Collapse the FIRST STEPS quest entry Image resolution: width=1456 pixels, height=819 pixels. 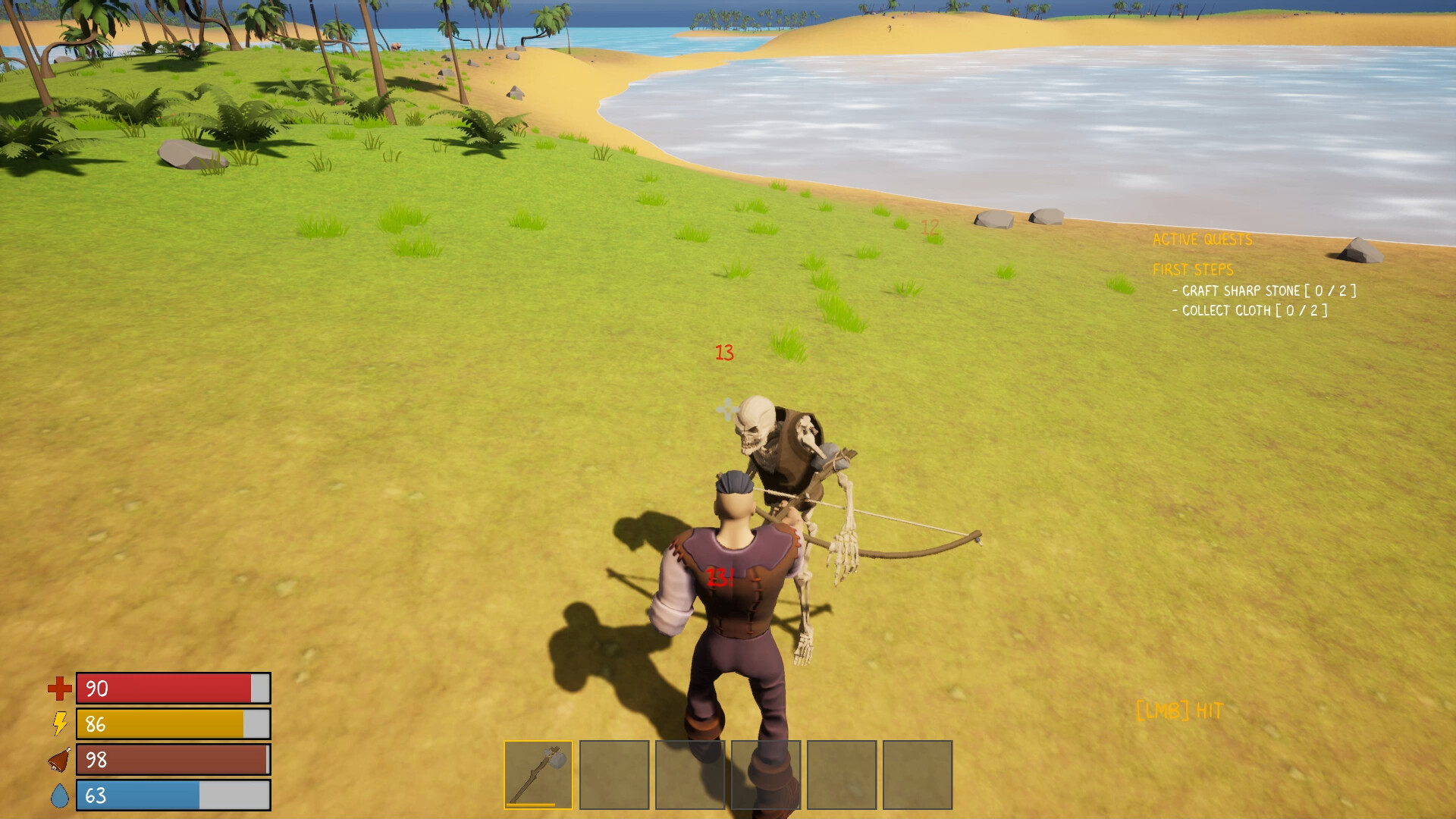click(1194, 269)
